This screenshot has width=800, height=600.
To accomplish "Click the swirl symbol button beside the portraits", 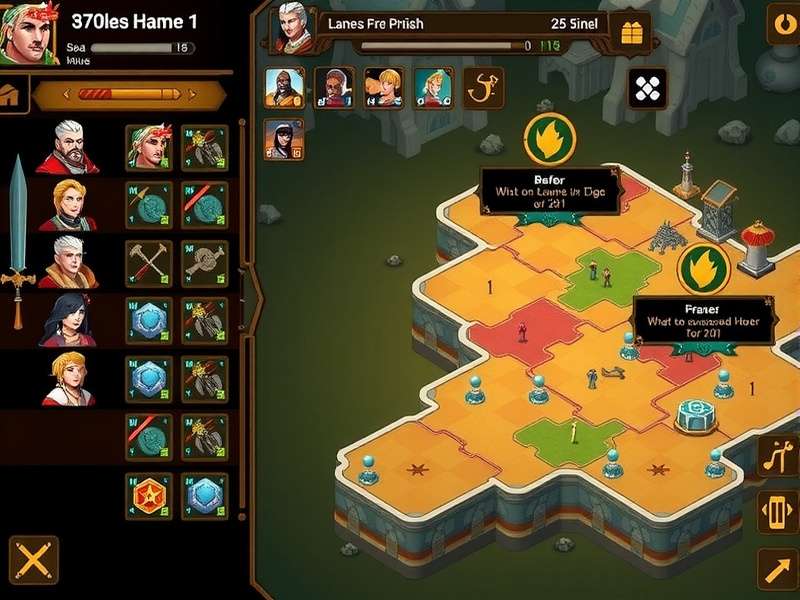I will click(x=484, y=87).
